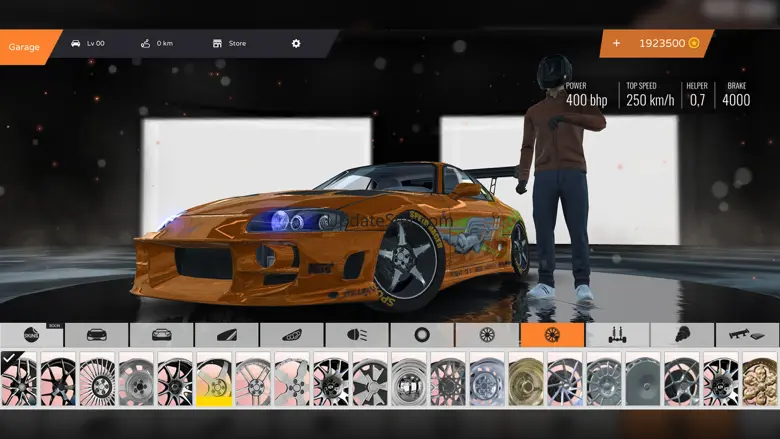Image resolution: width=780 pixels, height=439 pixels.
Task: Open the turbo engine parts tab
Action: pos(682,335)
